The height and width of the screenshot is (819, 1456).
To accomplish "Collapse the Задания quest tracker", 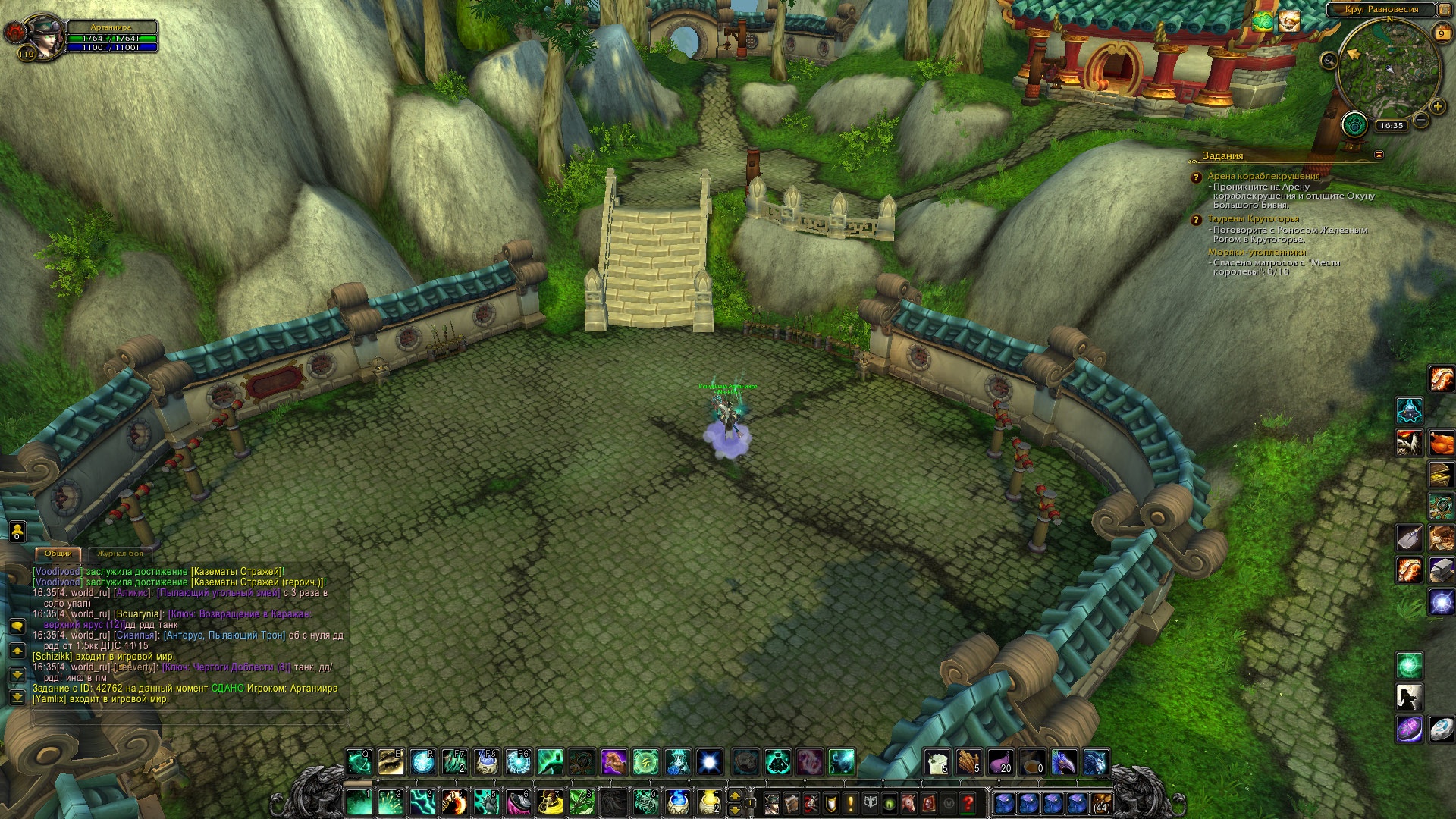I will click(x=1379, y=155).
